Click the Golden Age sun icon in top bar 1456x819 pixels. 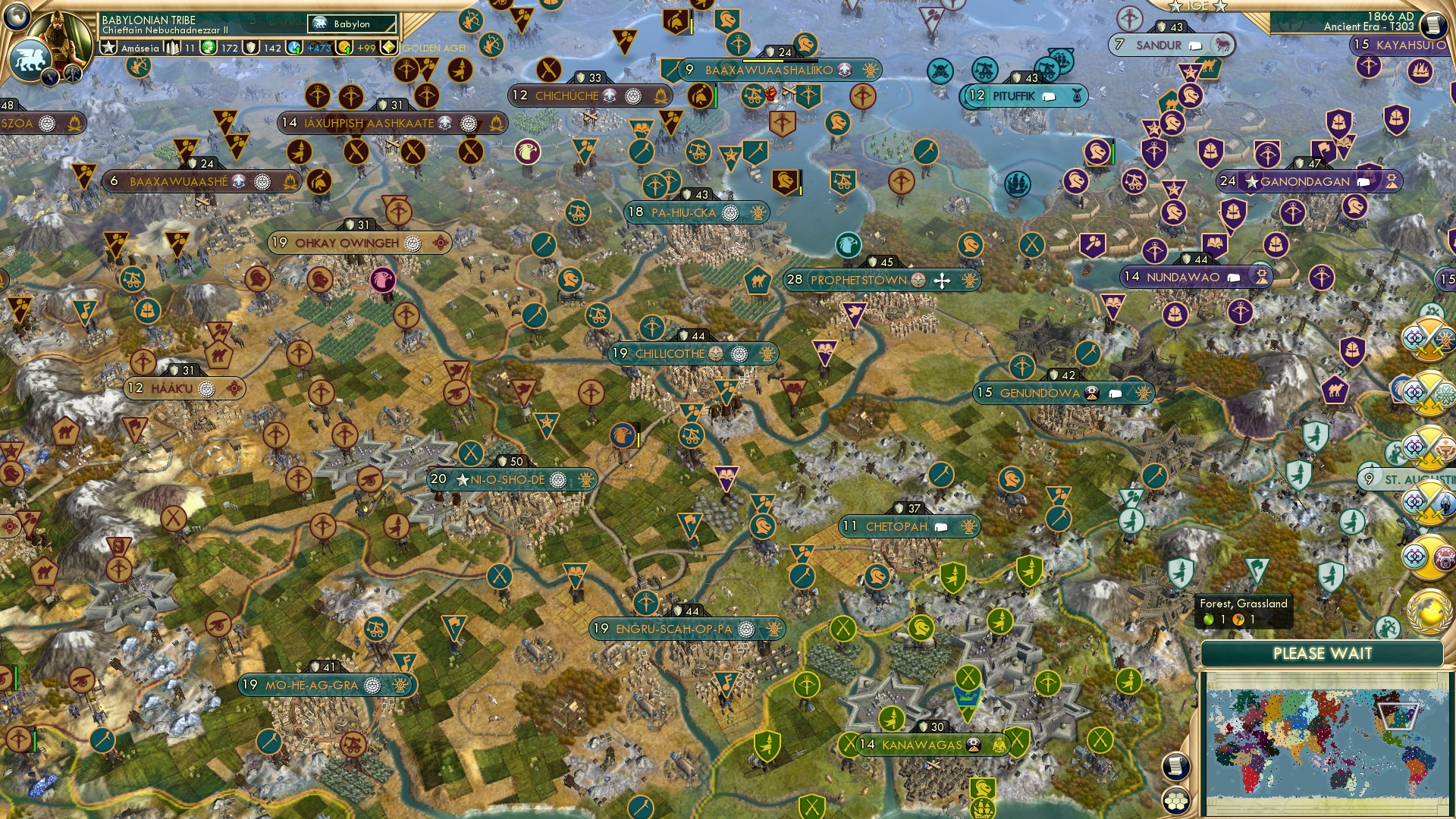pos(390,47)
